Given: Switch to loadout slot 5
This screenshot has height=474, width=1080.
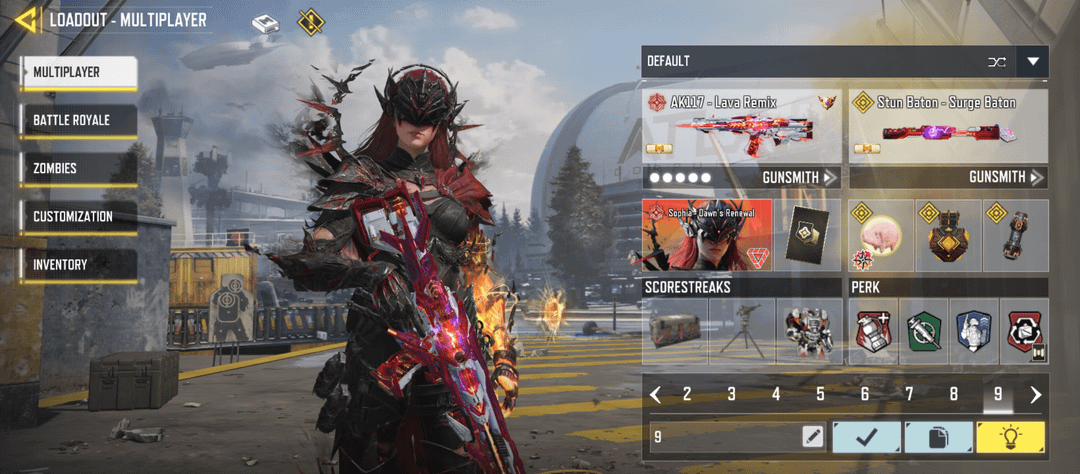Looking at the screenshot, I should pos(820,394).
